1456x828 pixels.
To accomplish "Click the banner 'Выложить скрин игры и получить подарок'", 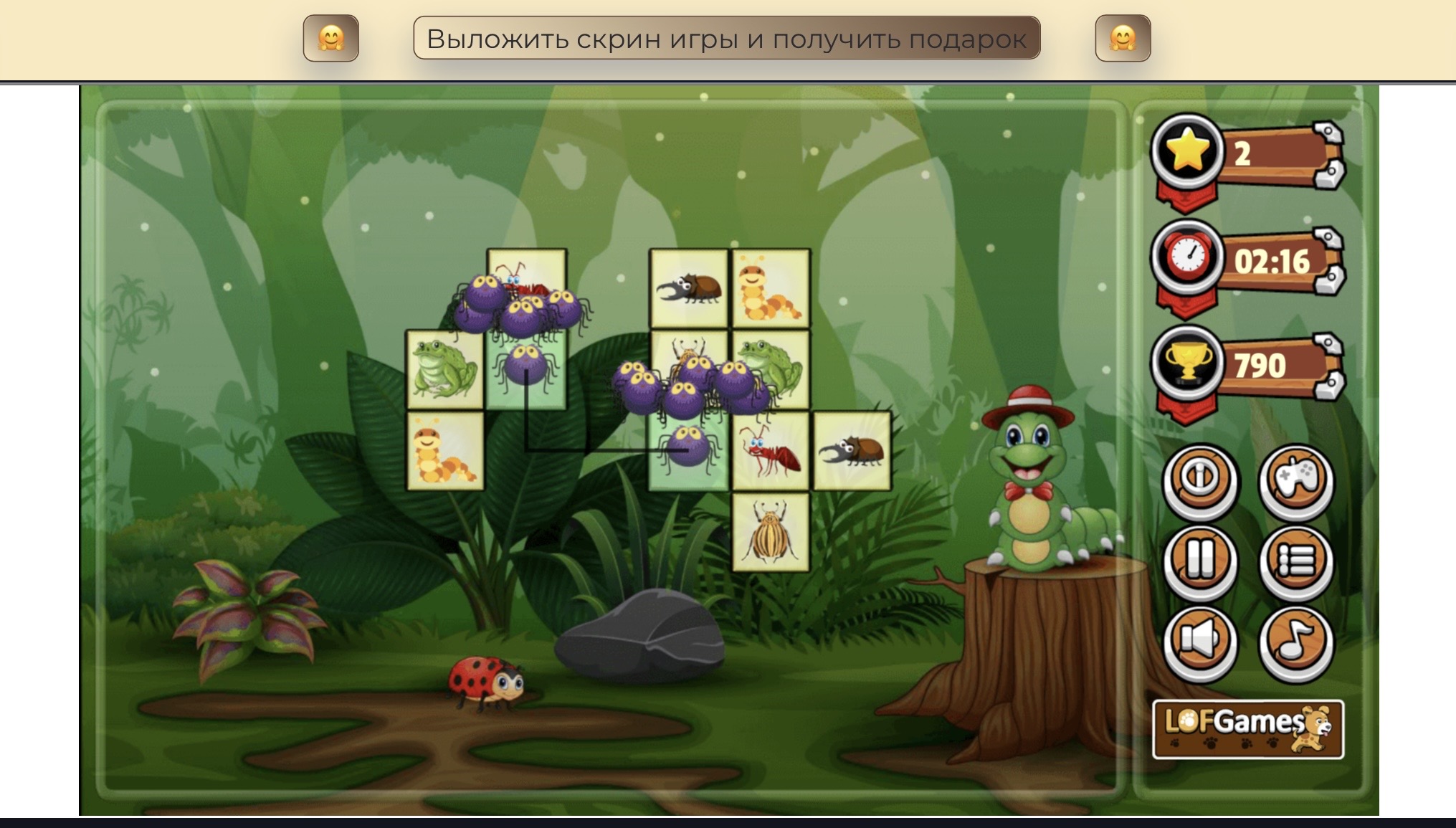I will click(x=726, y=39).
